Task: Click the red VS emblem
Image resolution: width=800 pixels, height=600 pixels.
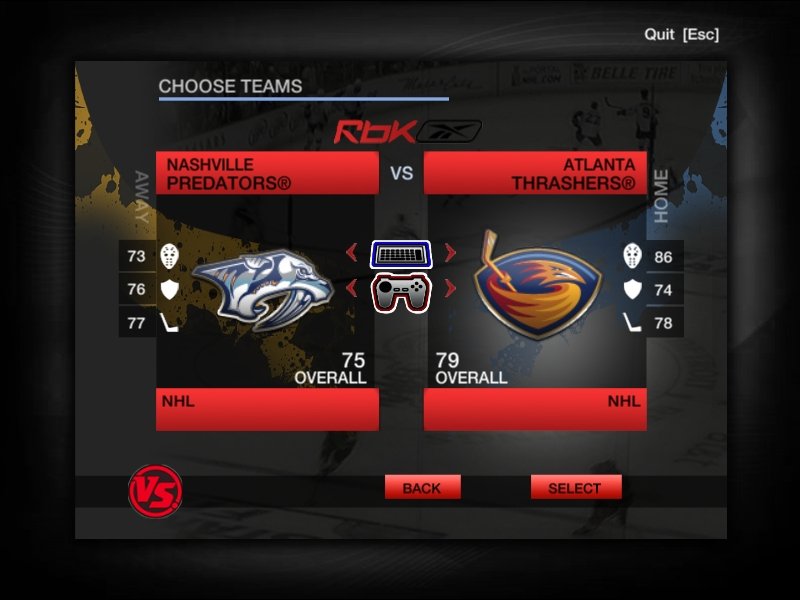Action: click(x=155, y=491)
